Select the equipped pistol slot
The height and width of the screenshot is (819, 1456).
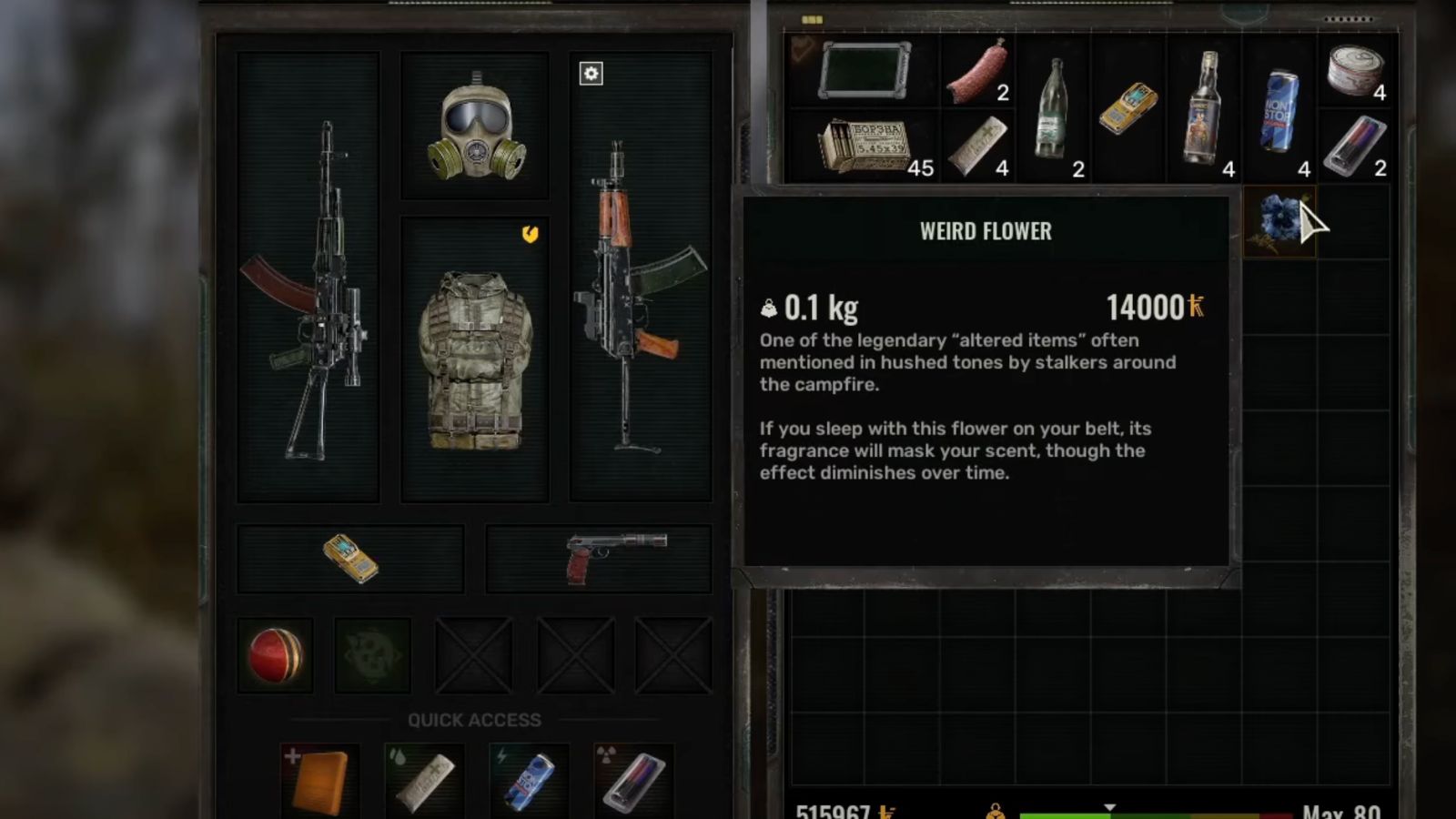pyautogui.click(x=601, y=558)
